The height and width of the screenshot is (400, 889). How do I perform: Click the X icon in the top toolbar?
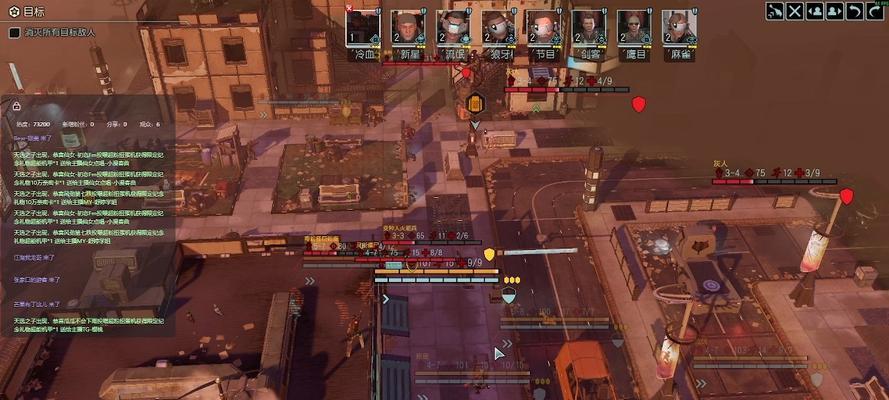(795, 11)
